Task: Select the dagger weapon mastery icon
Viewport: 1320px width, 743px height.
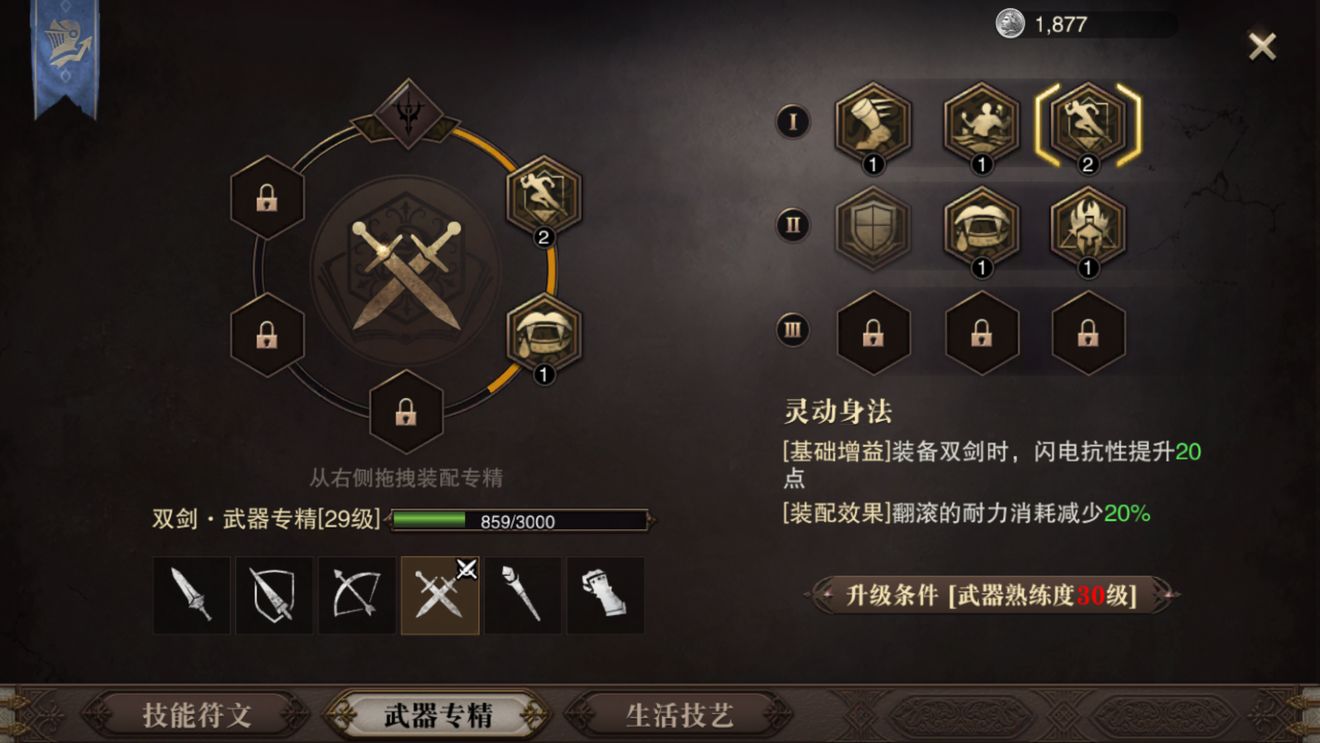Action: tap(191, 595)
